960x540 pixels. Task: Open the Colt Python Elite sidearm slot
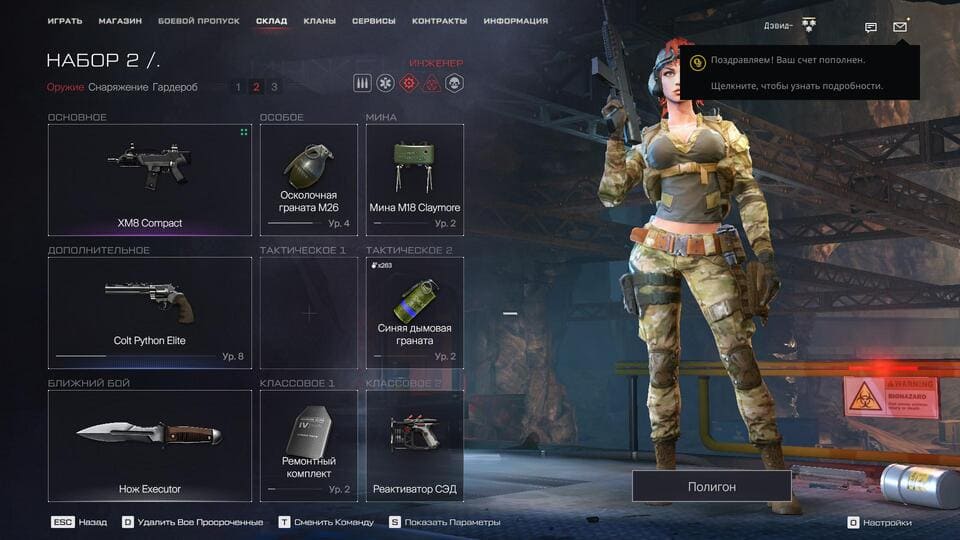tap(149, 312)
